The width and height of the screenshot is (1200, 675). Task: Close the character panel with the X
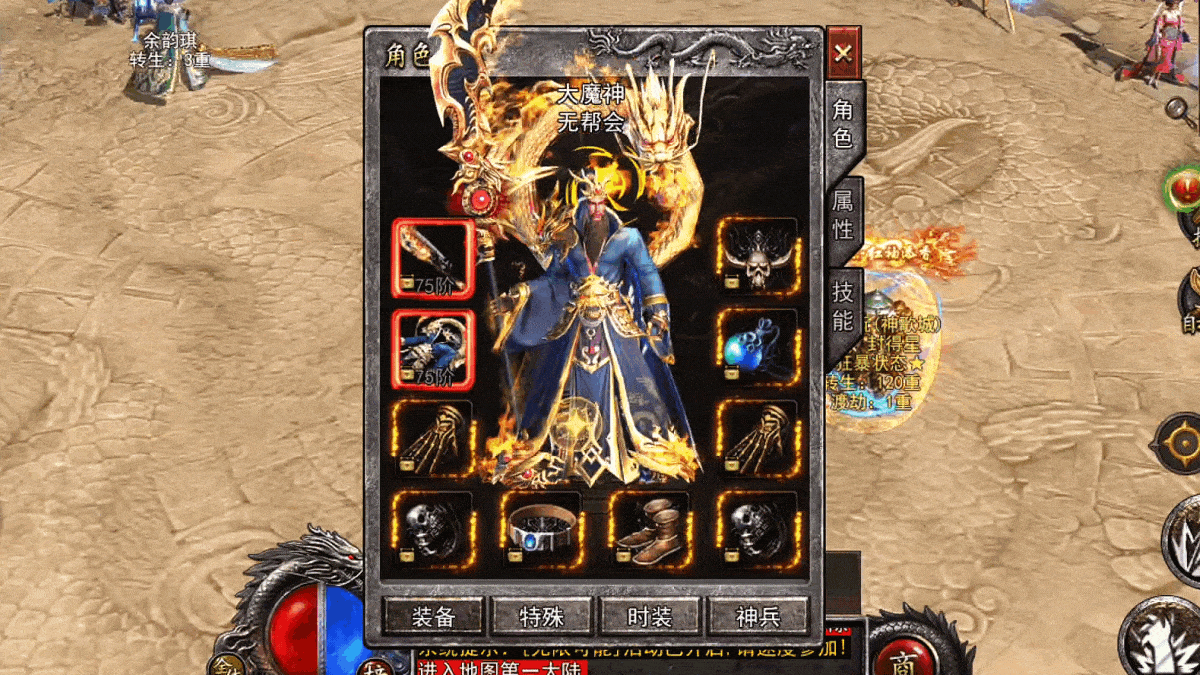coord(843,53)
